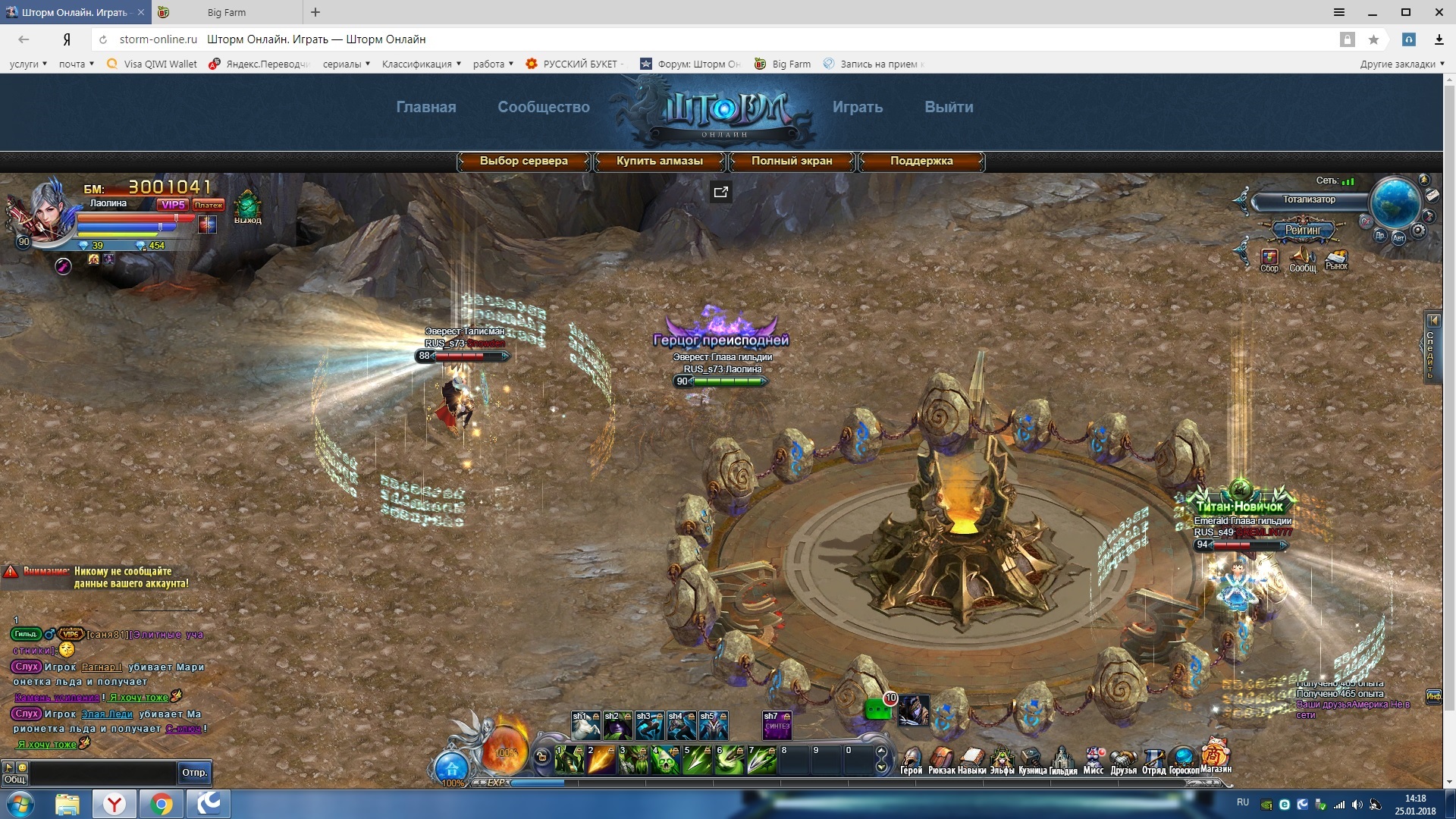Activate the white horse sh1 skill
The height and width of the screenshot is (819, 1456).
[585, 726]
